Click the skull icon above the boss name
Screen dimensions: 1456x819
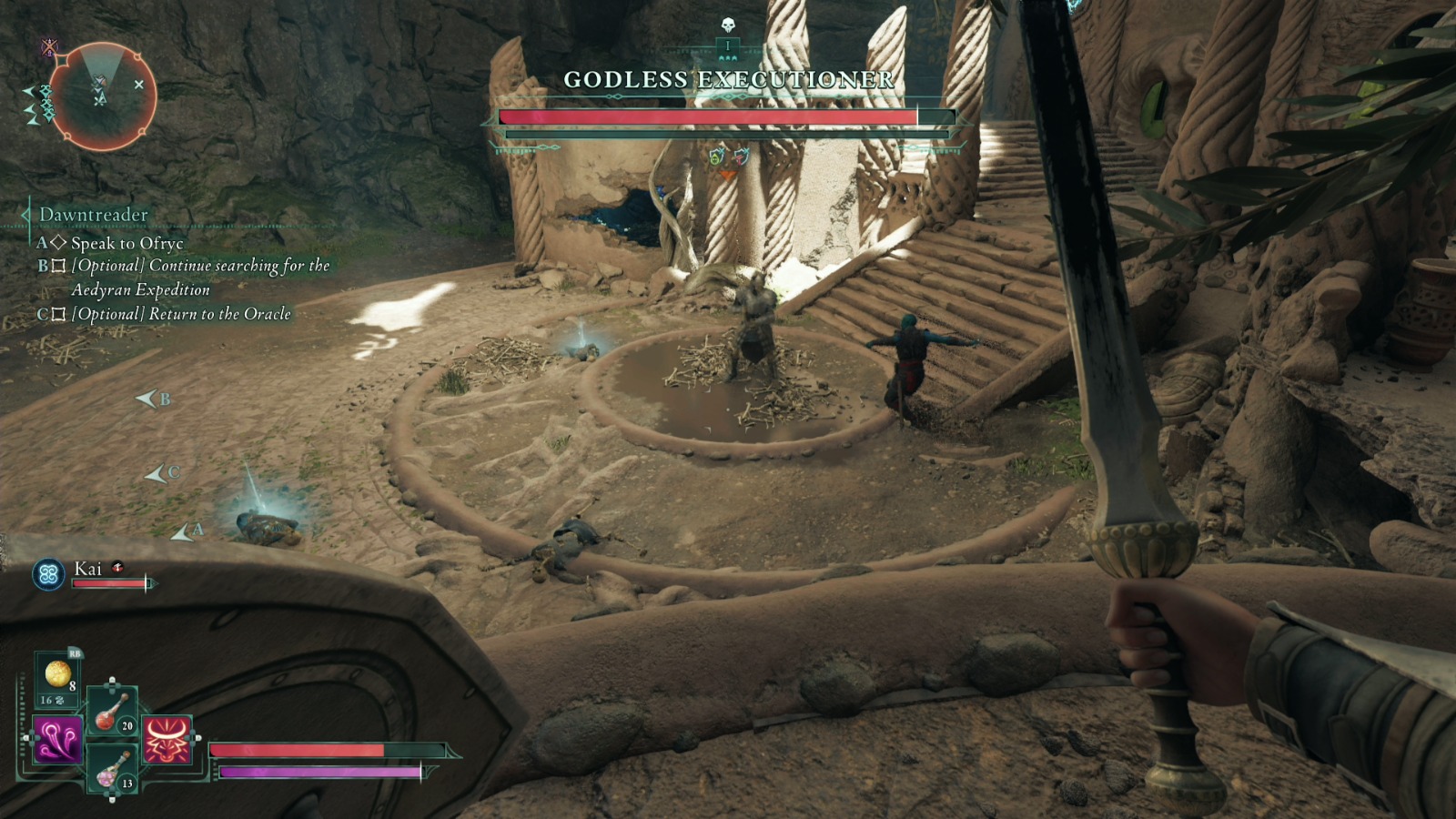point(727,25)
